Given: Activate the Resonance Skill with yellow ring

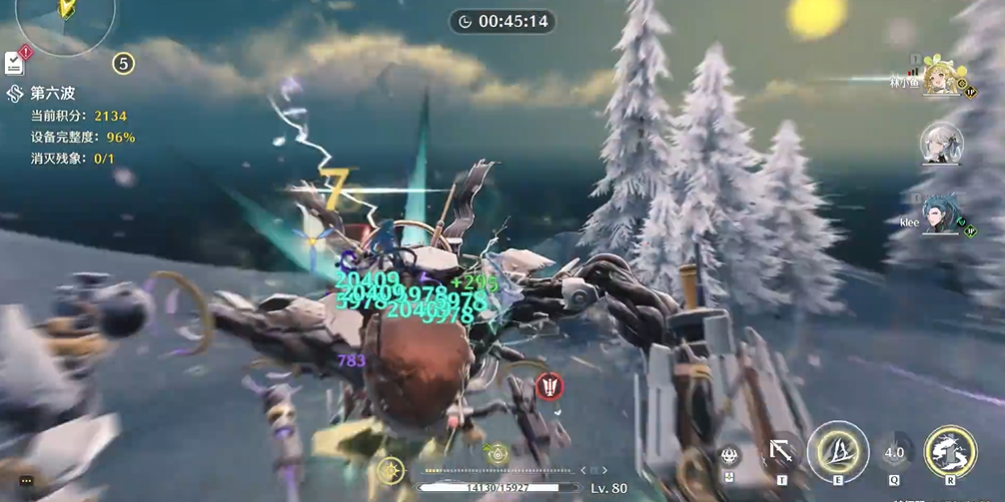Looking at the screenshot, I should point(837,450).
